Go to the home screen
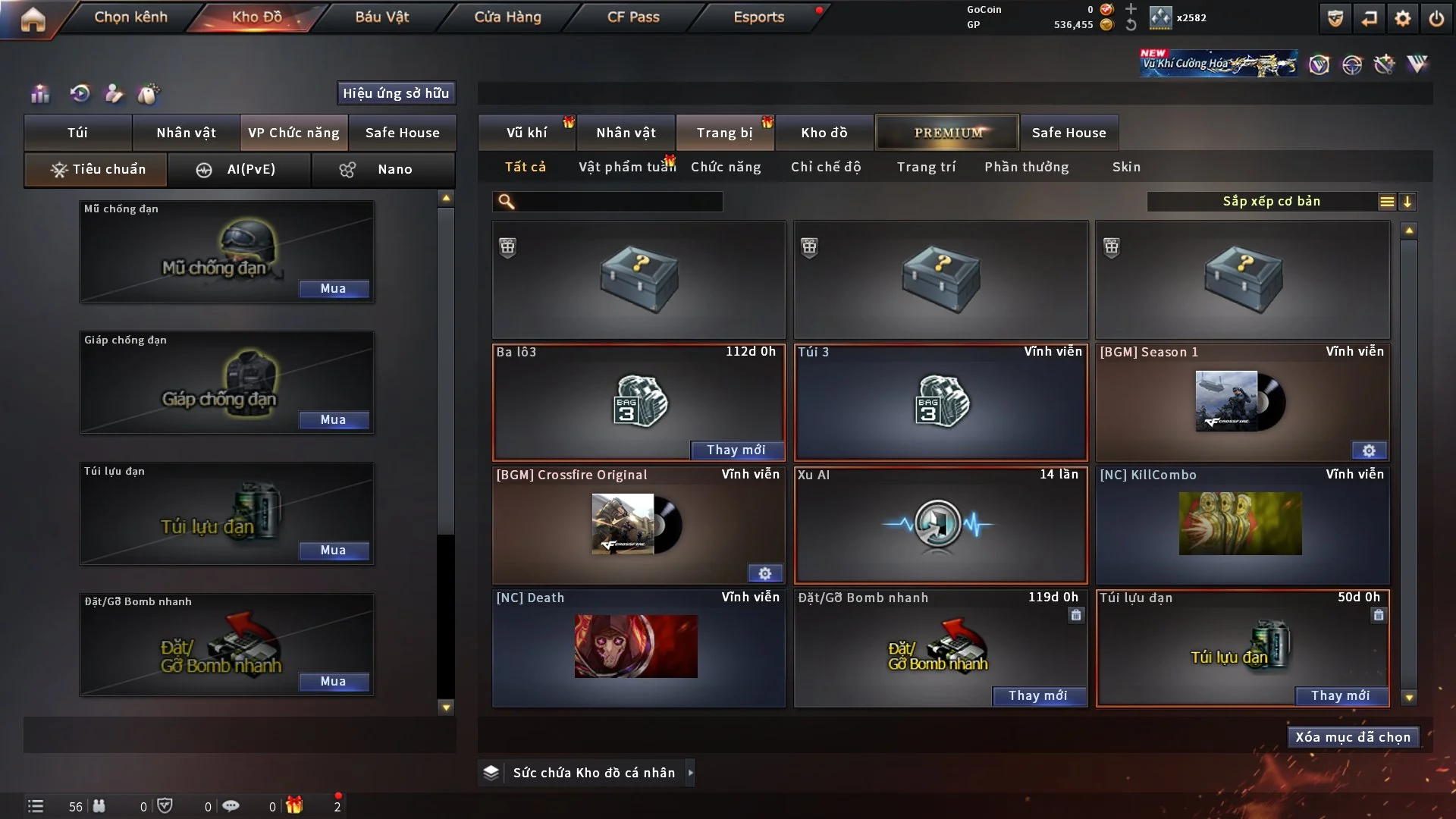This screenshot has width=1456, height=819. tap(33, 18)
